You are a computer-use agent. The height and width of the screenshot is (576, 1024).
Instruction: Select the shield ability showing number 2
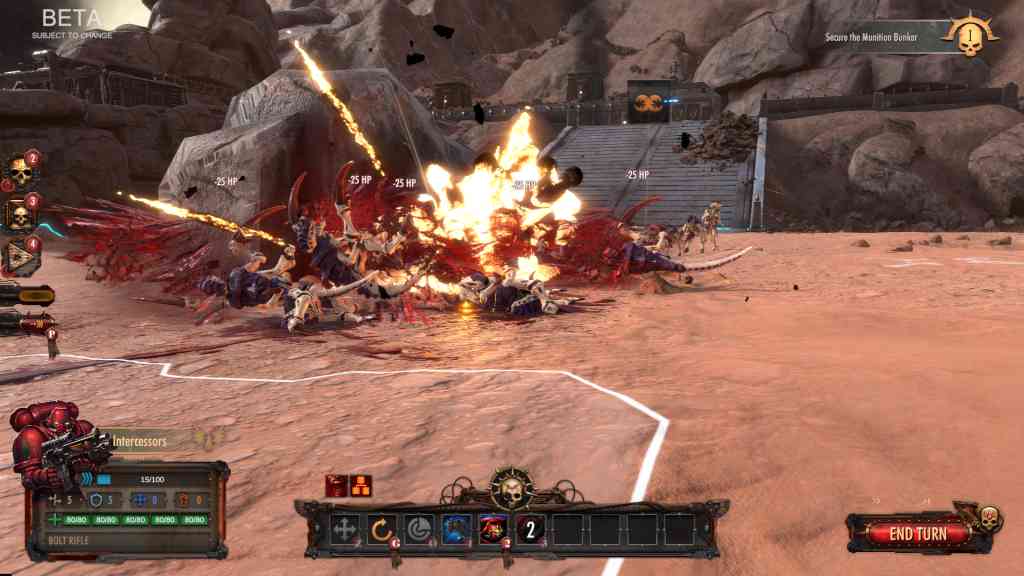(531, 530)
